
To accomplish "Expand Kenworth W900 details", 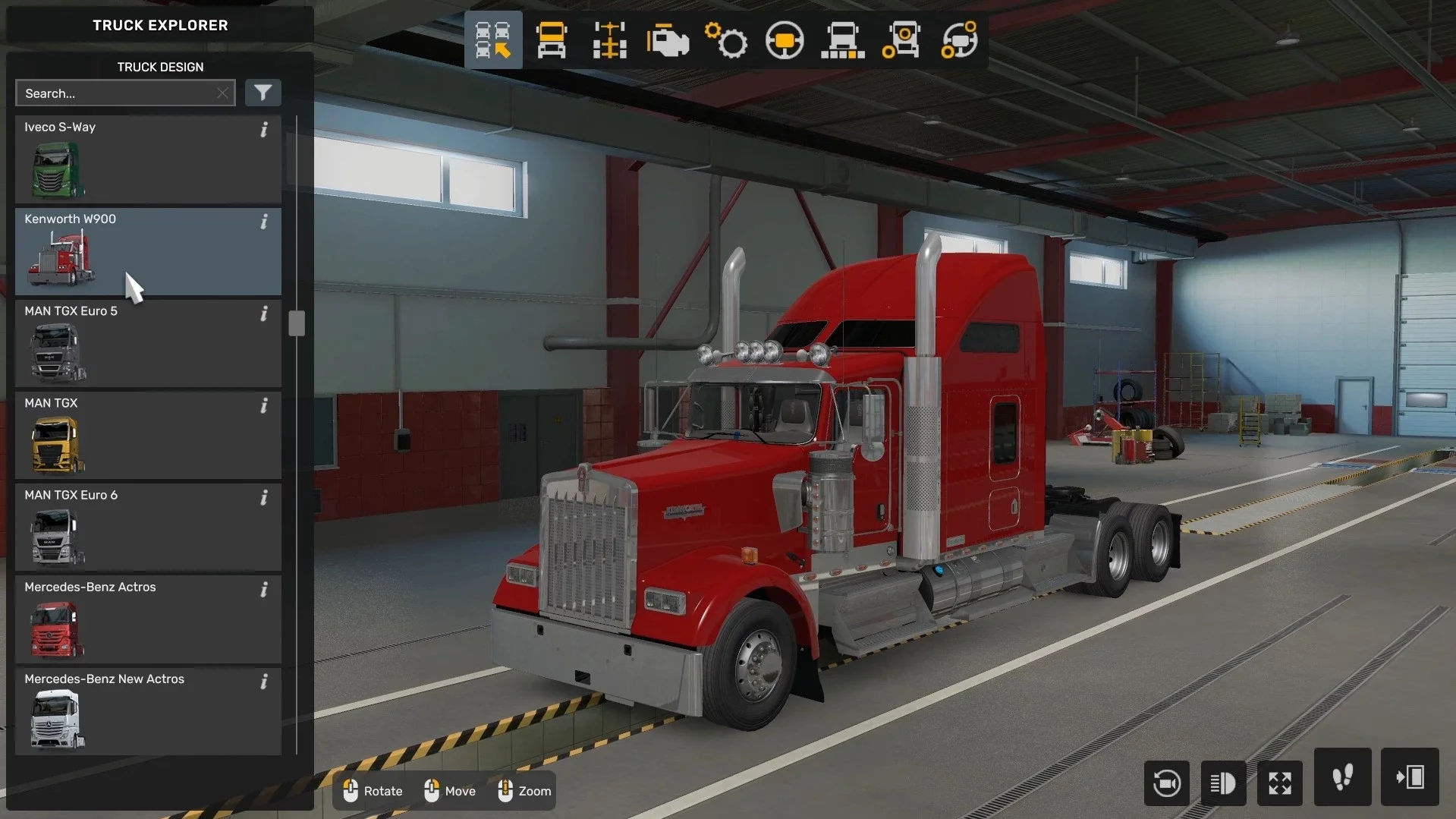I will (x=264, y=222).
